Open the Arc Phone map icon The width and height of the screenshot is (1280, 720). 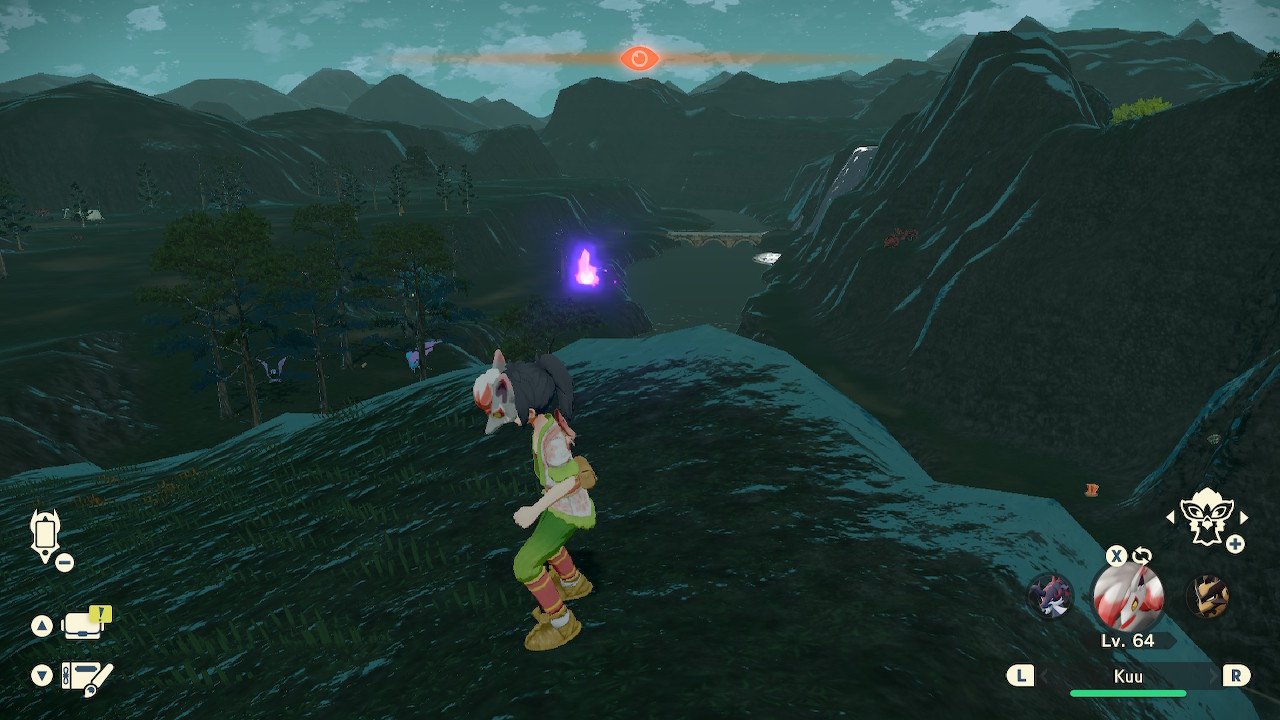[x=46, y=534]
